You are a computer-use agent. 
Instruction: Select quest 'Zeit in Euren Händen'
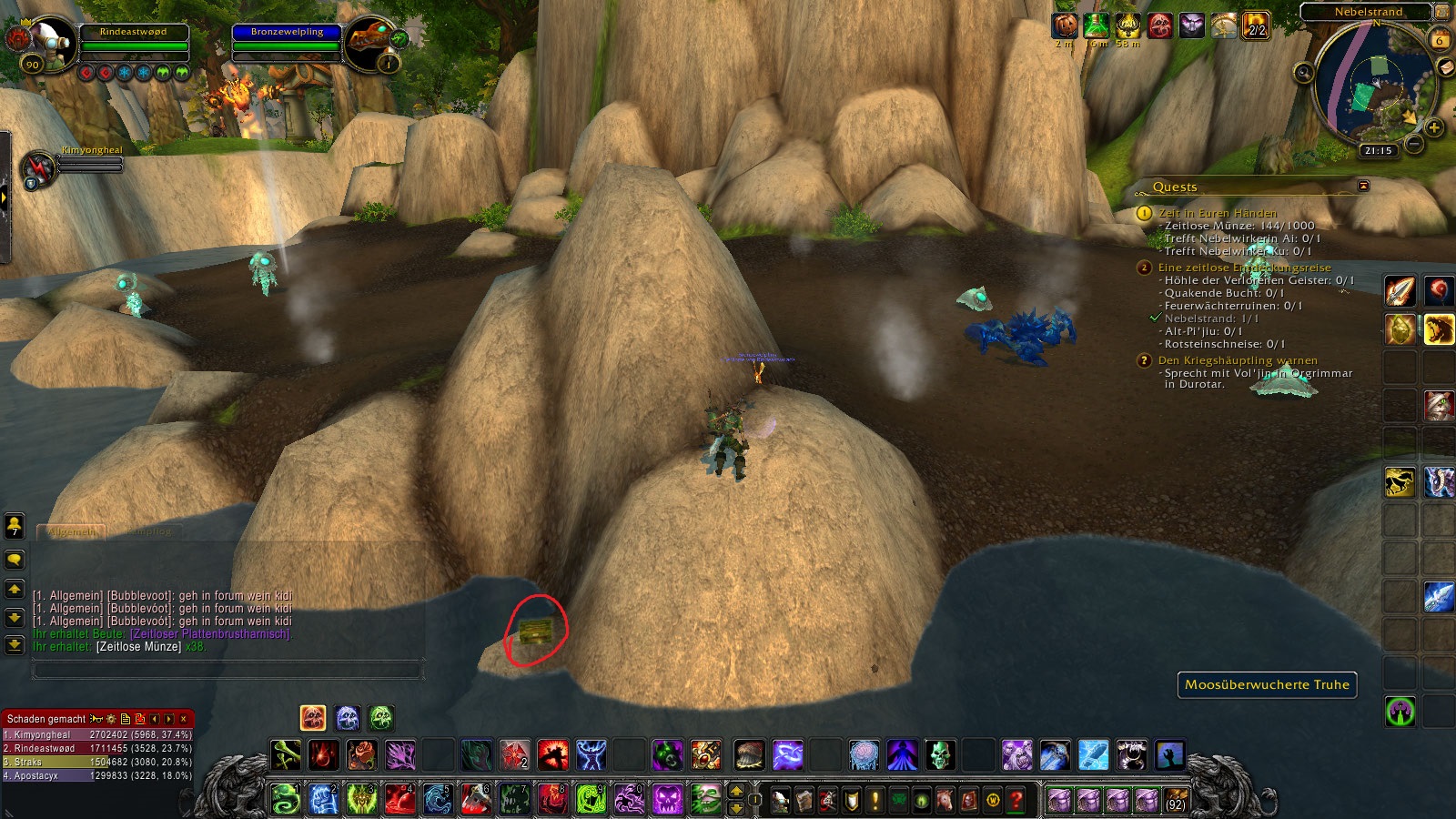click(1217, 213)
